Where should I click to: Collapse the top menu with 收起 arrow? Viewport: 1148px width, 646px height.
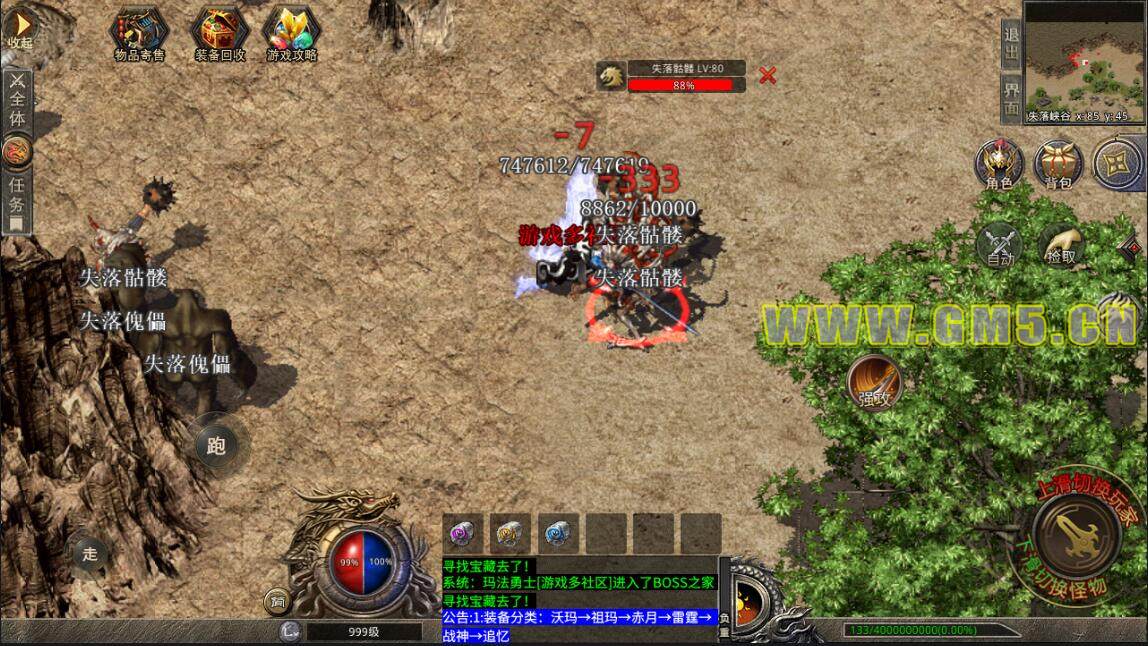20,30
